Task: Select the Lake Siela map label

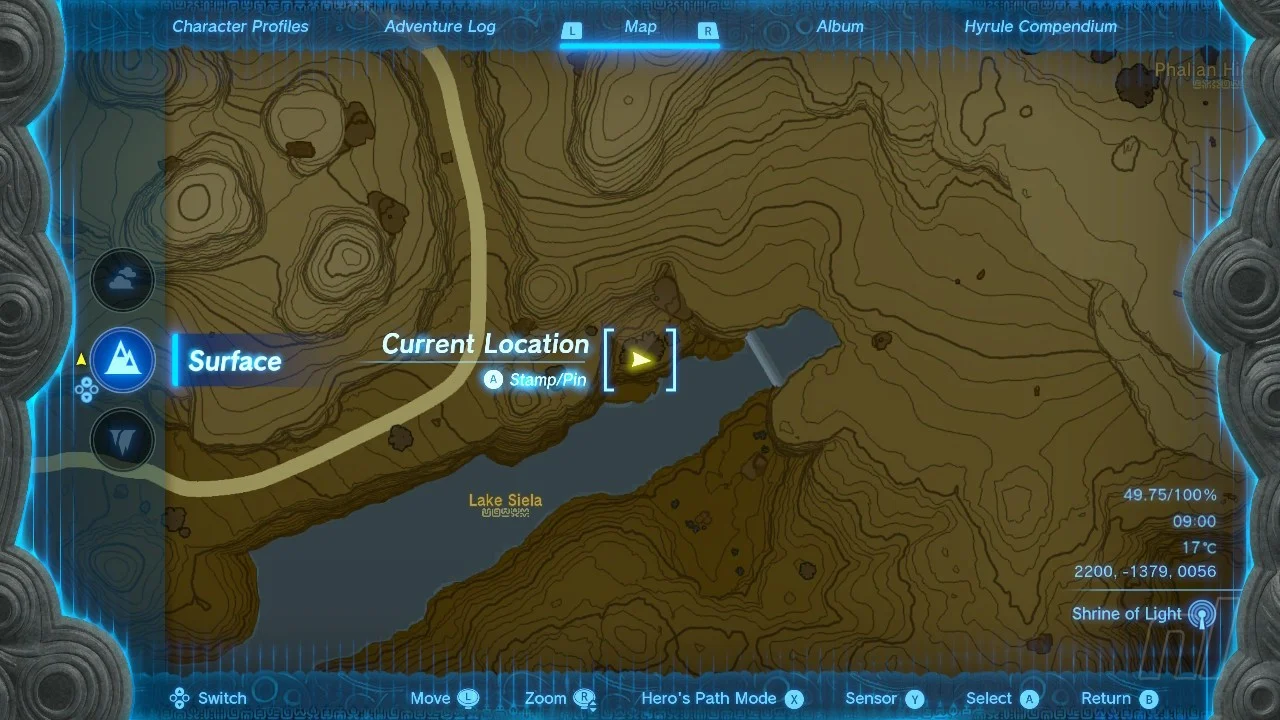Action: click(x=505, y=501)
